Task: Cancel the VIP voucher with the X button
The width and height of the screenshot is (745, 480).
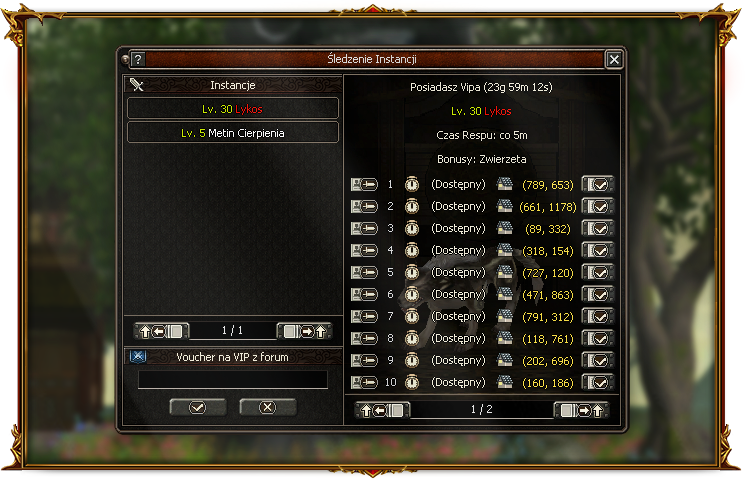Action: click(x=266, y=407)
